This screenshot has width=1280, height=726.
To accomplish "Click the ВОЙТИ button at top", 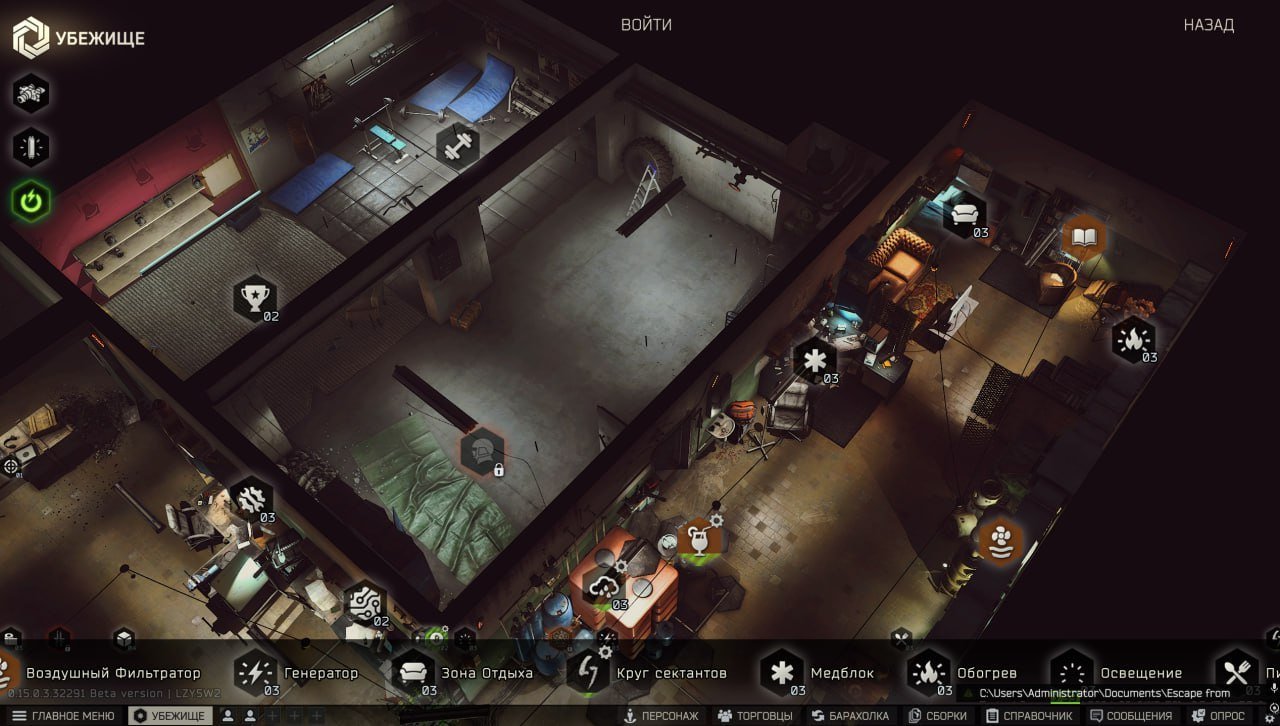I will point(646,25).
